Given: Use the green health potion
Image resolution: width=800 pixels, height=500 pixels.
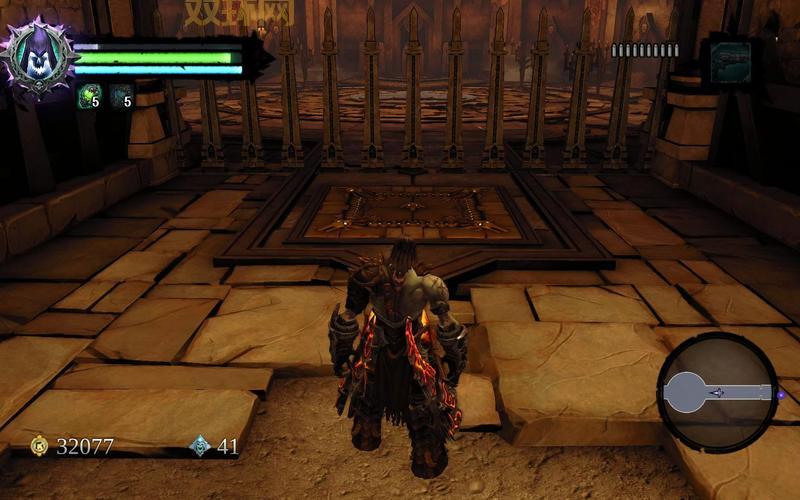Looking at the screenshot, I should click(x=89, y=95).
